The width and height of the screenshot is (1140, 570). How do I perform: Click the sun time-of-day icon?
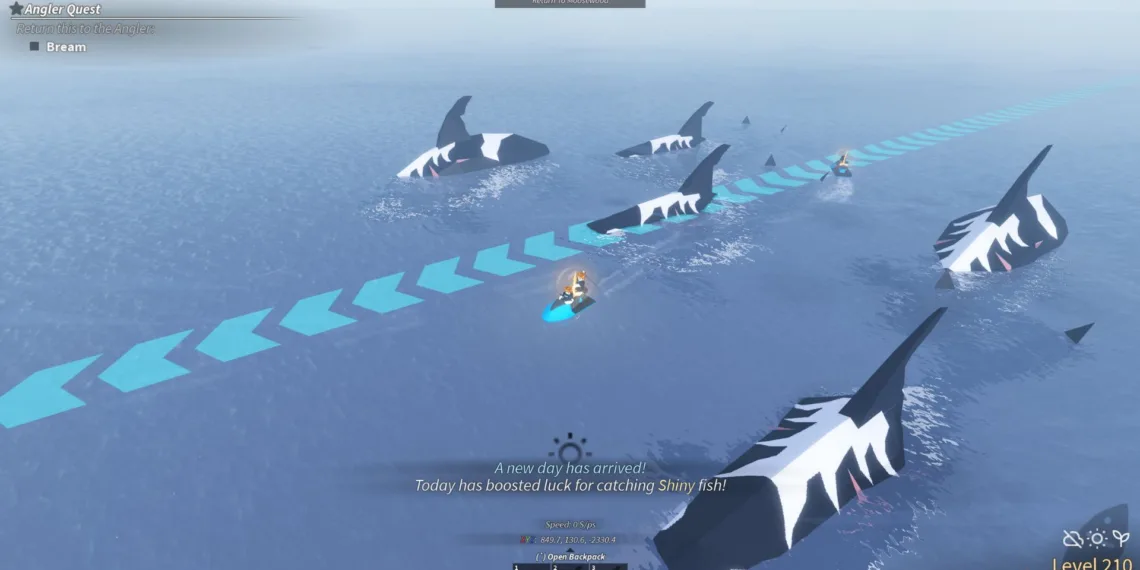[x=1097, y=539]
